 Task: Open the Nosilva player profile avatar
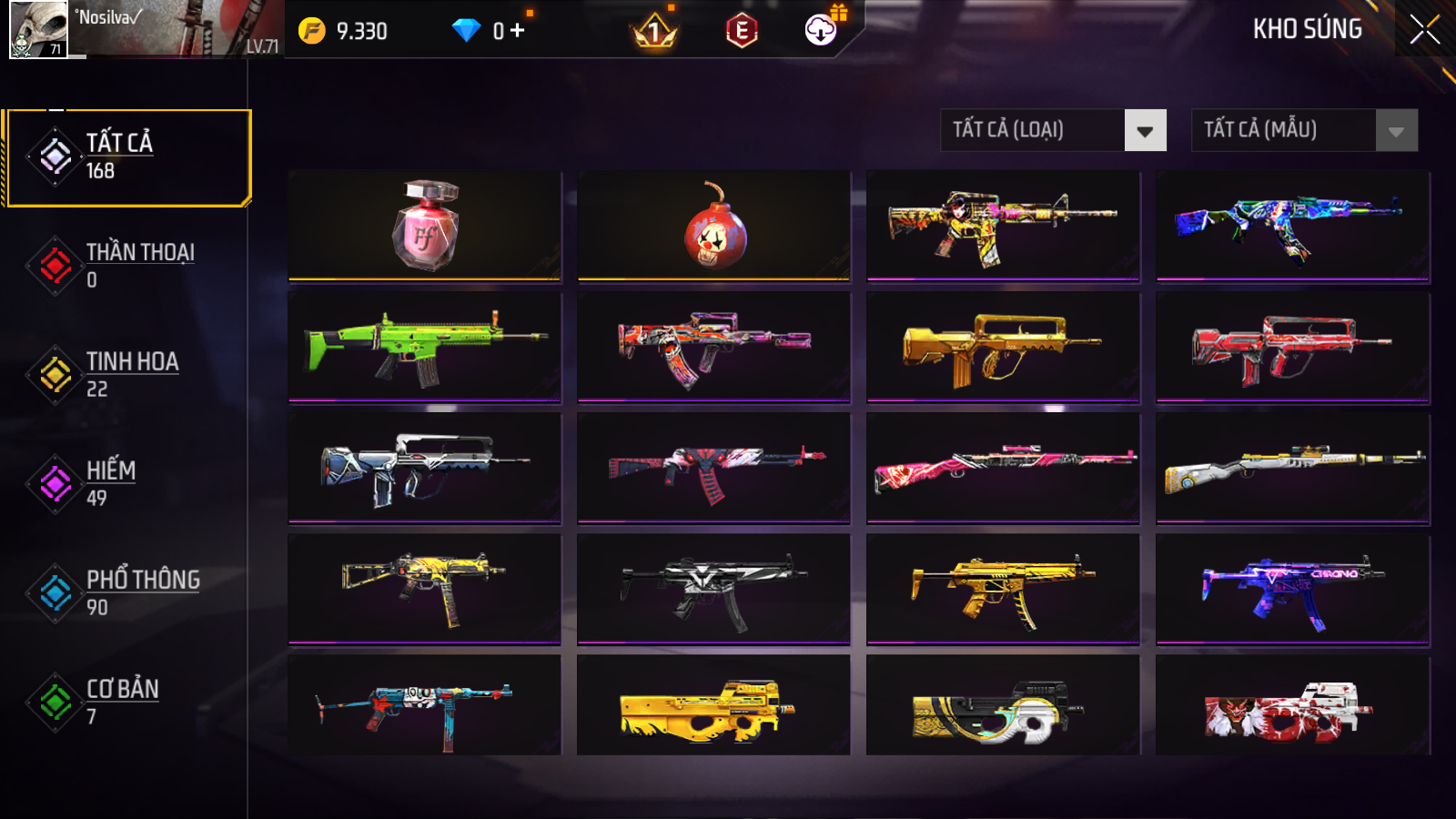tap(38, 29)
